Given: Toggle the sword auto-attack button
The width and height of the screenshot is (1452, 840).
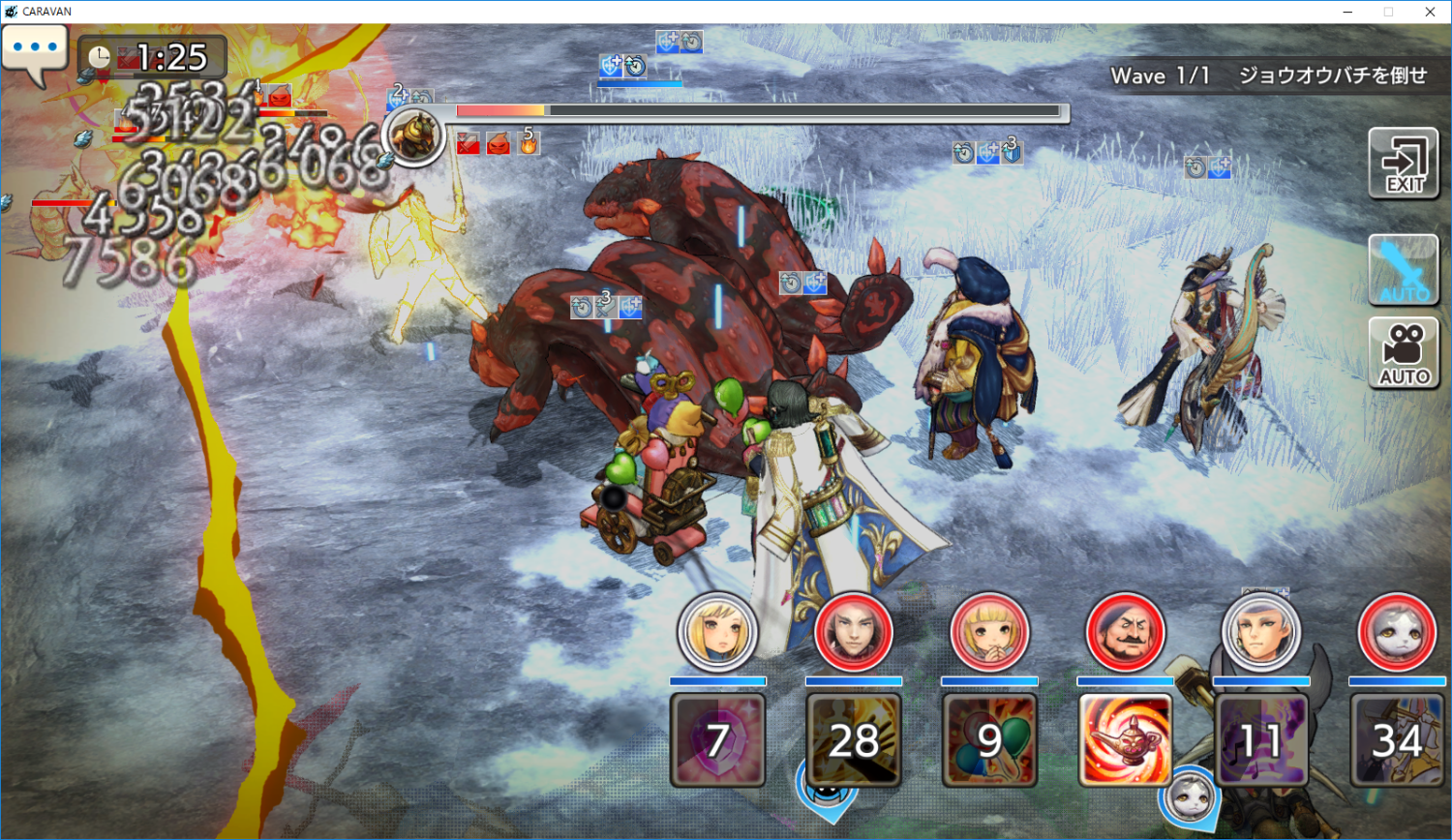Looking at the screenshot, I should click(x=1404, y=270).
